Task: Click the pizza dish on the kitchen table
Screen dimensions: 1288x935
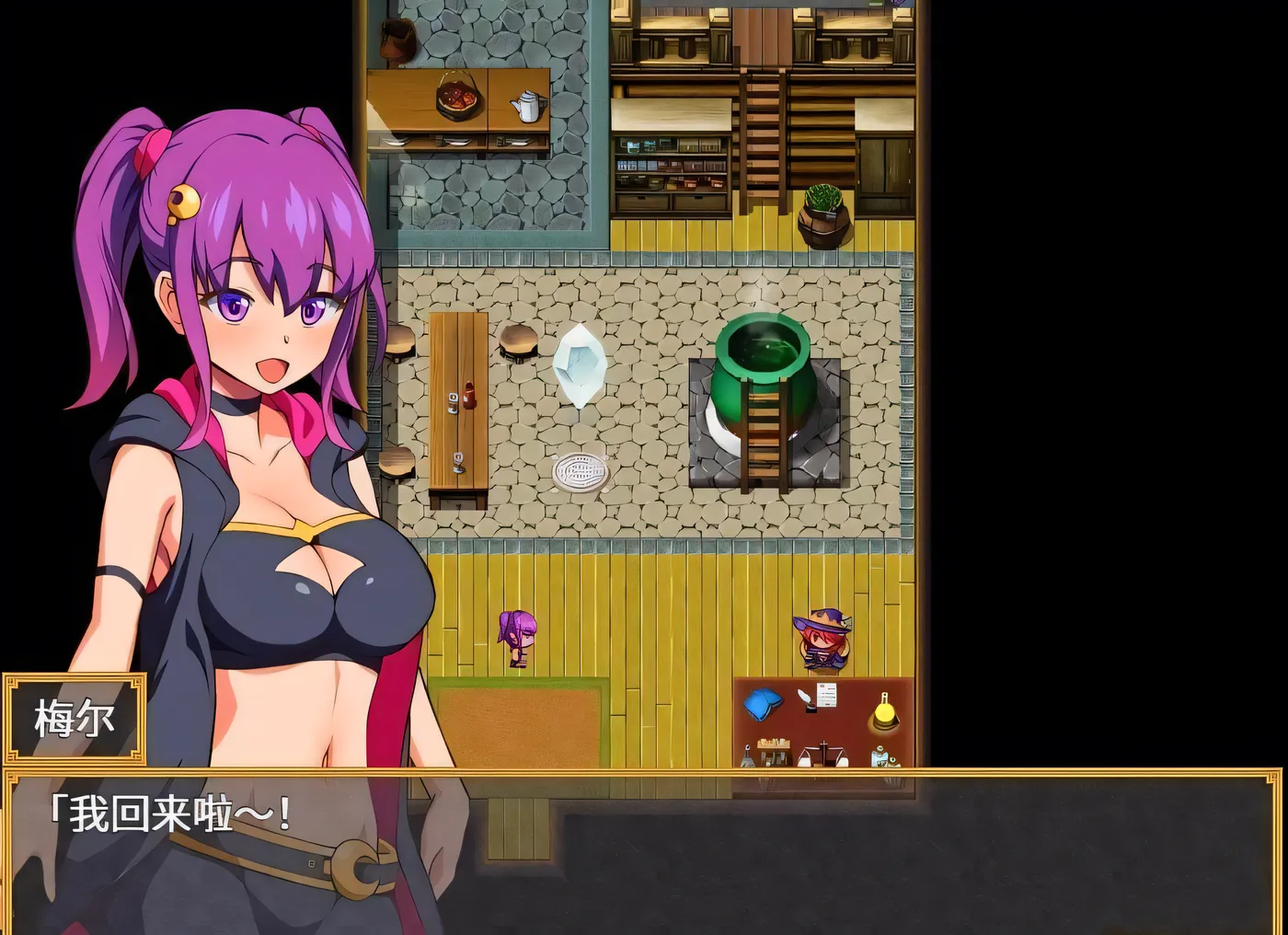Action: [x=456, y=97]
